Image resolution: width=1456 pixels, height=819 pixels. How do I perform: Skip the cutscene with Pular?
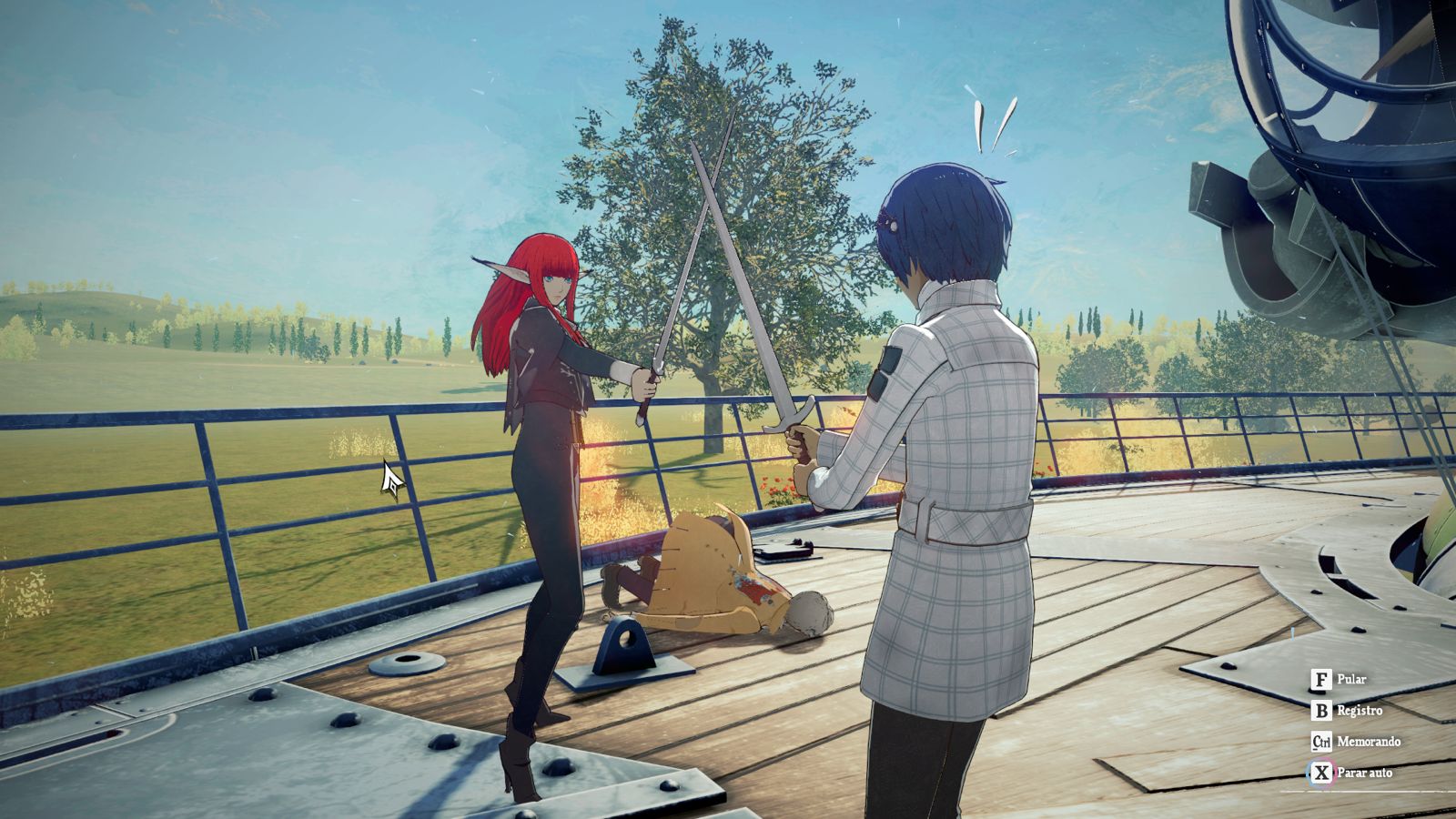click(1339, 680)
